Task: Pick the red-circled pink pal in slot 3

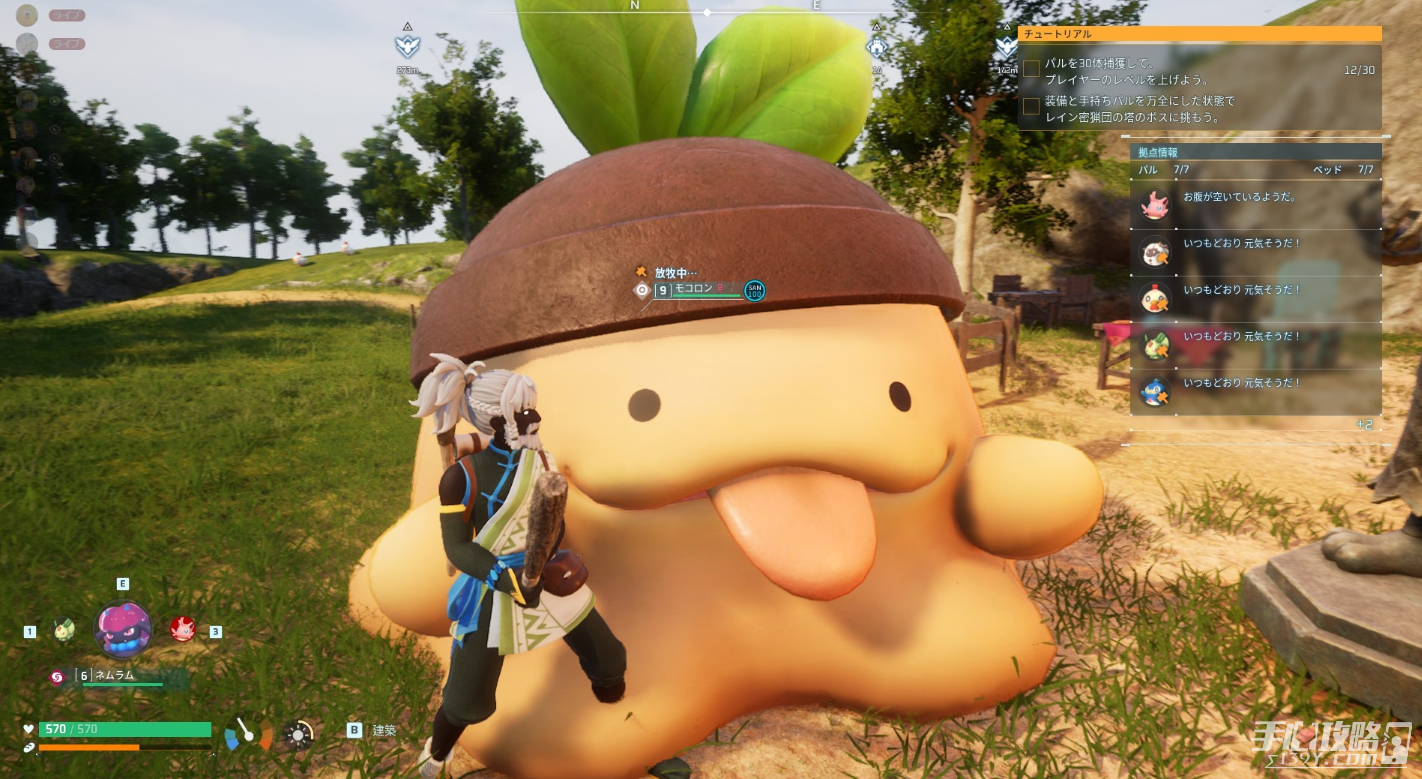Action: pyautogui.click(x=182, y=629)
